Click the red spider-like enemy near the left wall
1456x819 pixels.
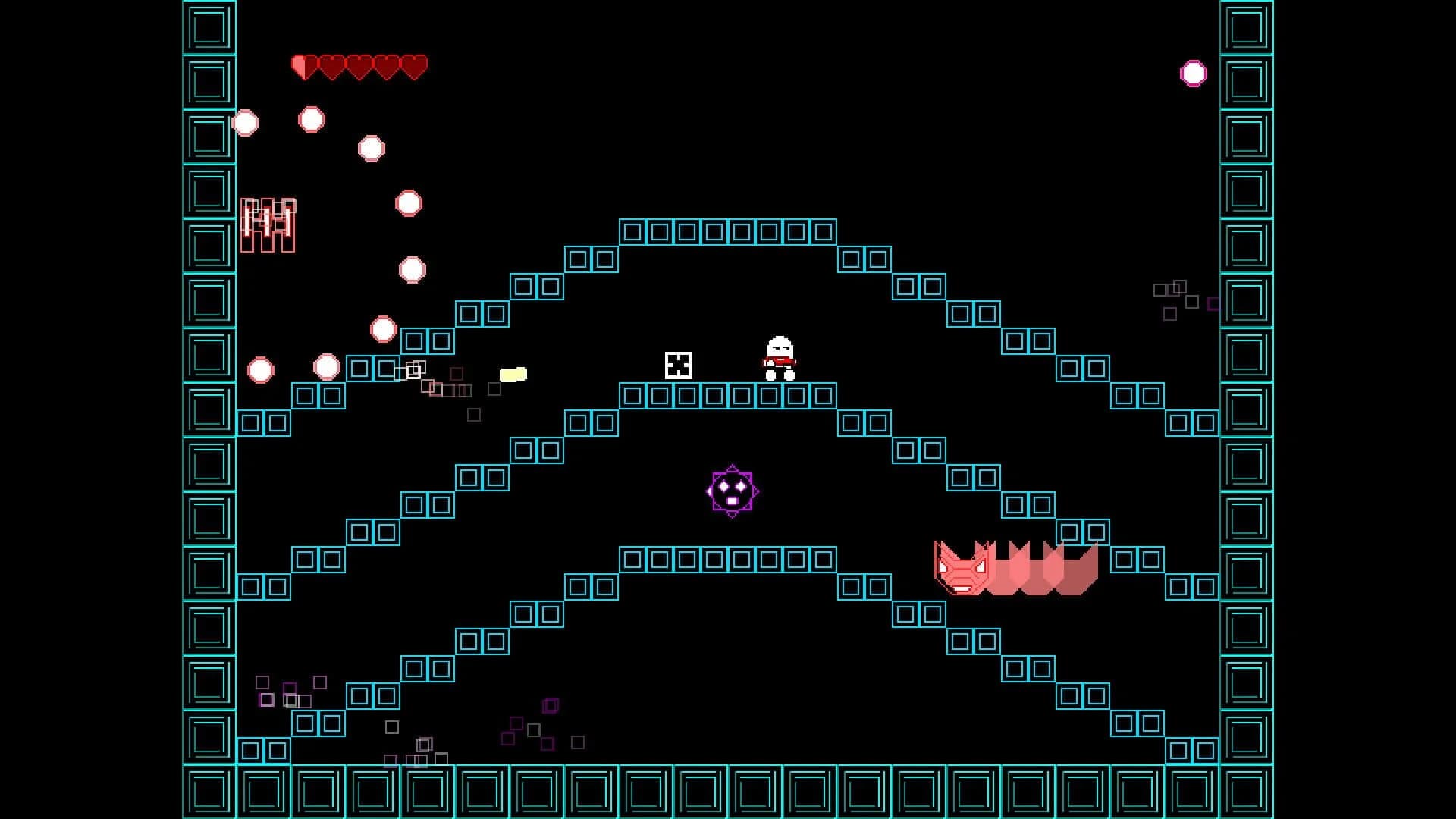(x=269, y=224)
